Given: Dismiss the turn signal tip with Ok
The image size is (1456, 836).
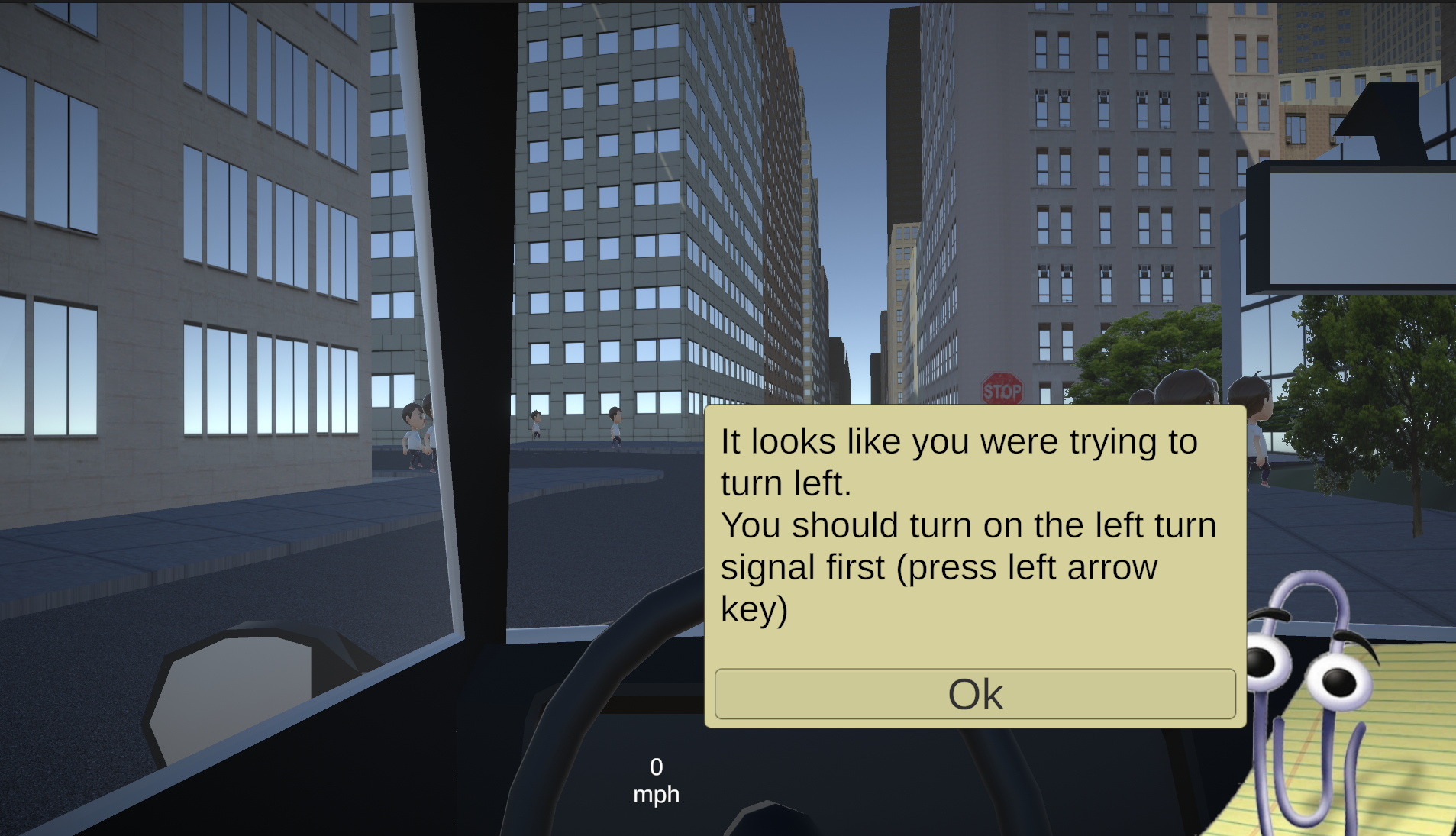Looking at the screenshot, I should point(975,694).
